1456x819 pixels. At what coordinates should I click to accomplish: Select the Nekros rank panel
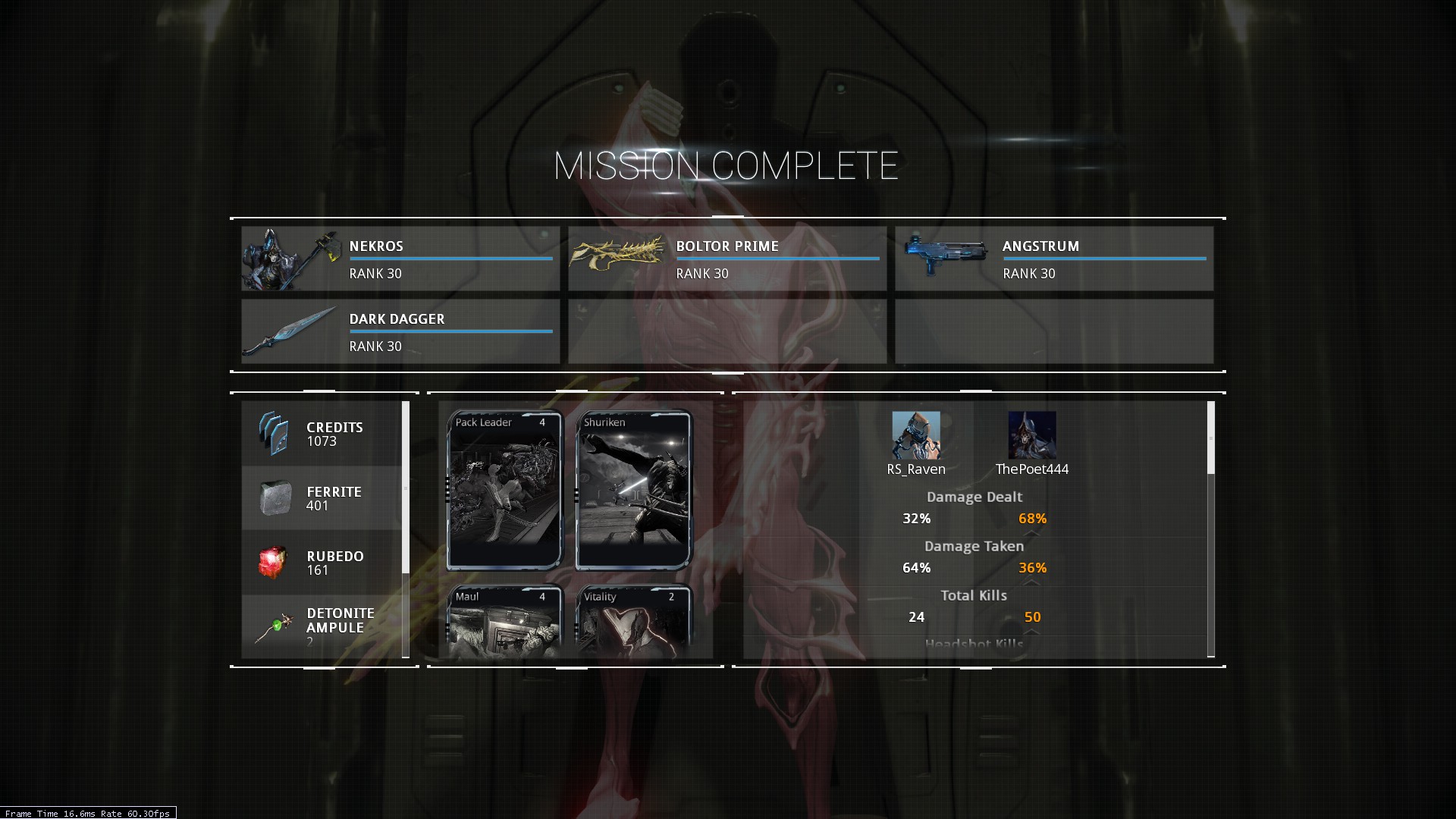400,259
